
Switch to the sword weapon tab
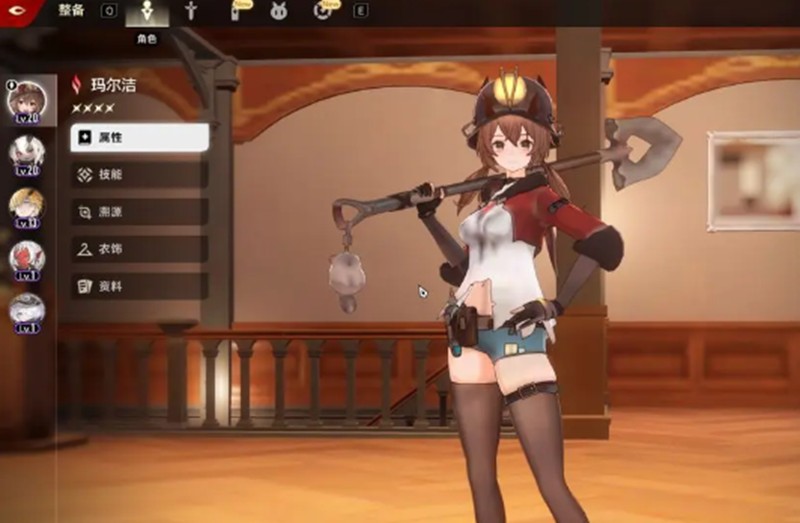coord(192,12)
